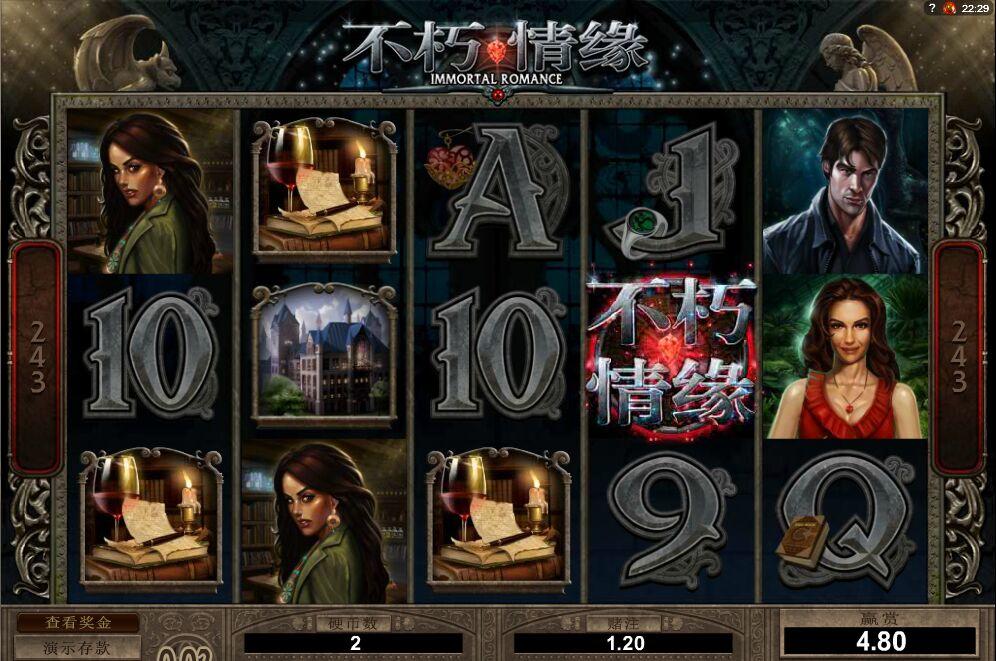This screenshot has height=661, width=996.
Task: Click the red flame icon beside the clock
Action: [x=948, y=8]
